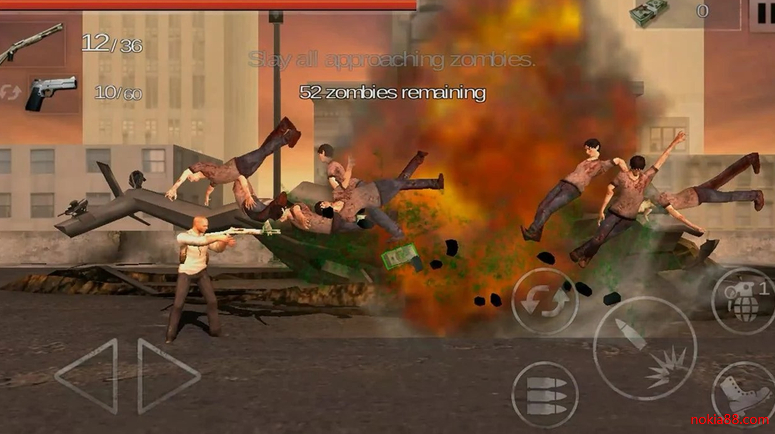Viewport: 775px width, 434px height.
Task: Move right with the right arrow button
Action: coord(168,376)
